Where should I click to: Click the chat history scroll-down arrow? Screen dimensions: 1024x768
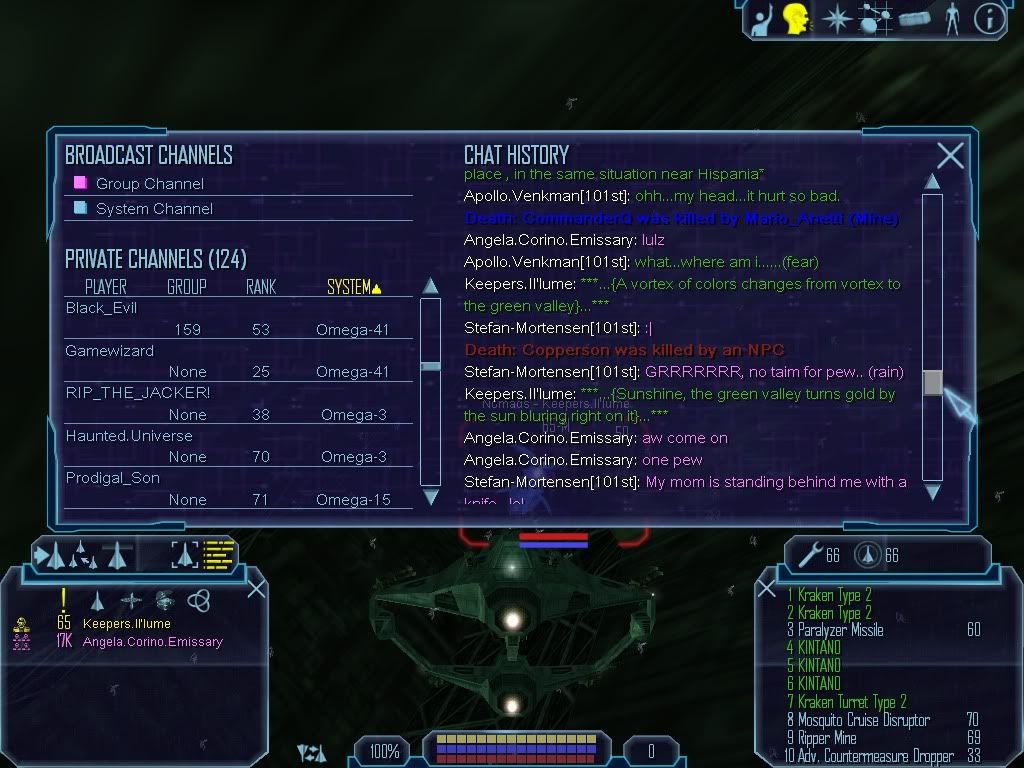pos(932,491)
